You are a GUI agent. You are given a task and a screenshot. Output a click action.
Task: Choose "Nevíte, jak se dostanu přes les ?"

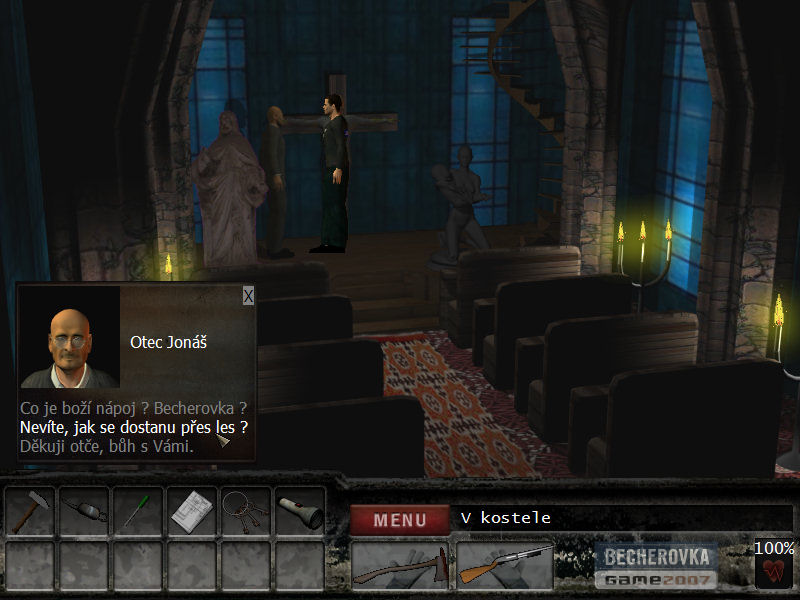[x=134, y=427]
